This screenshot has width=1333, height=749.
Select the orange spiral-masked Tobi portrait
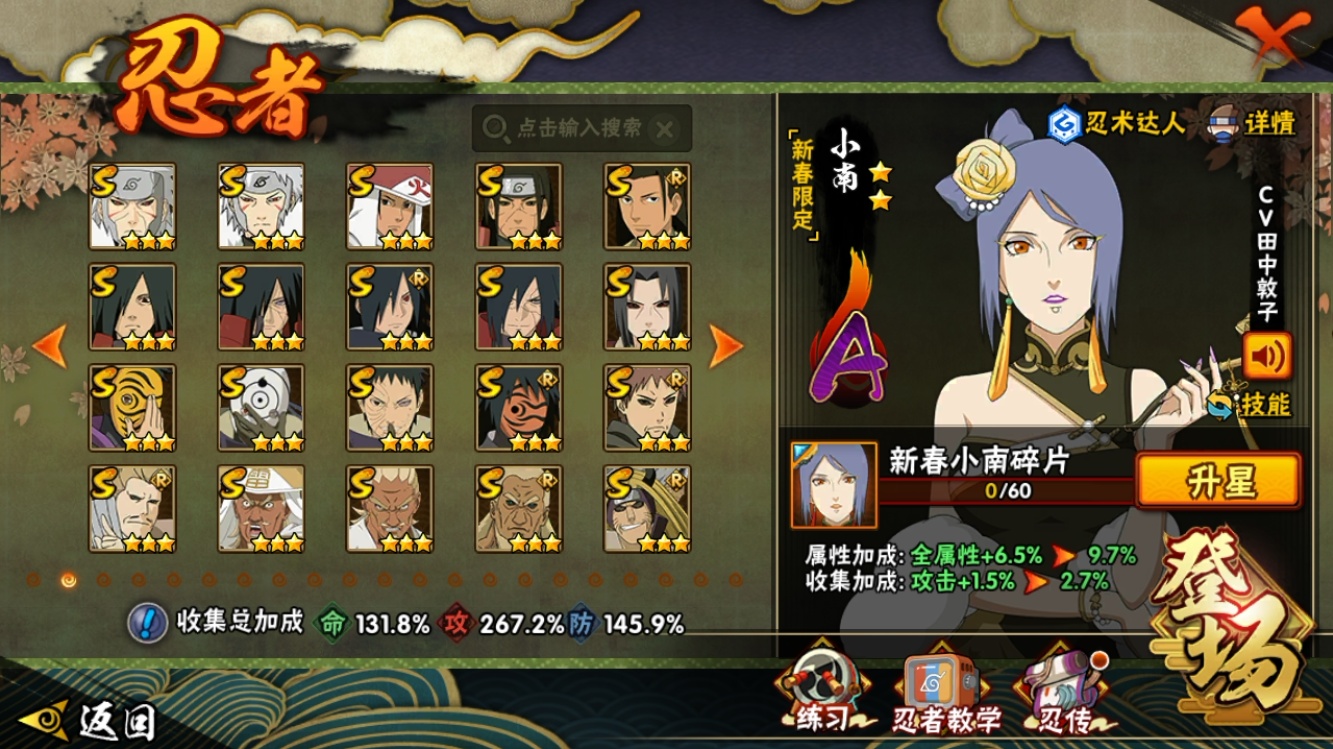132,407
